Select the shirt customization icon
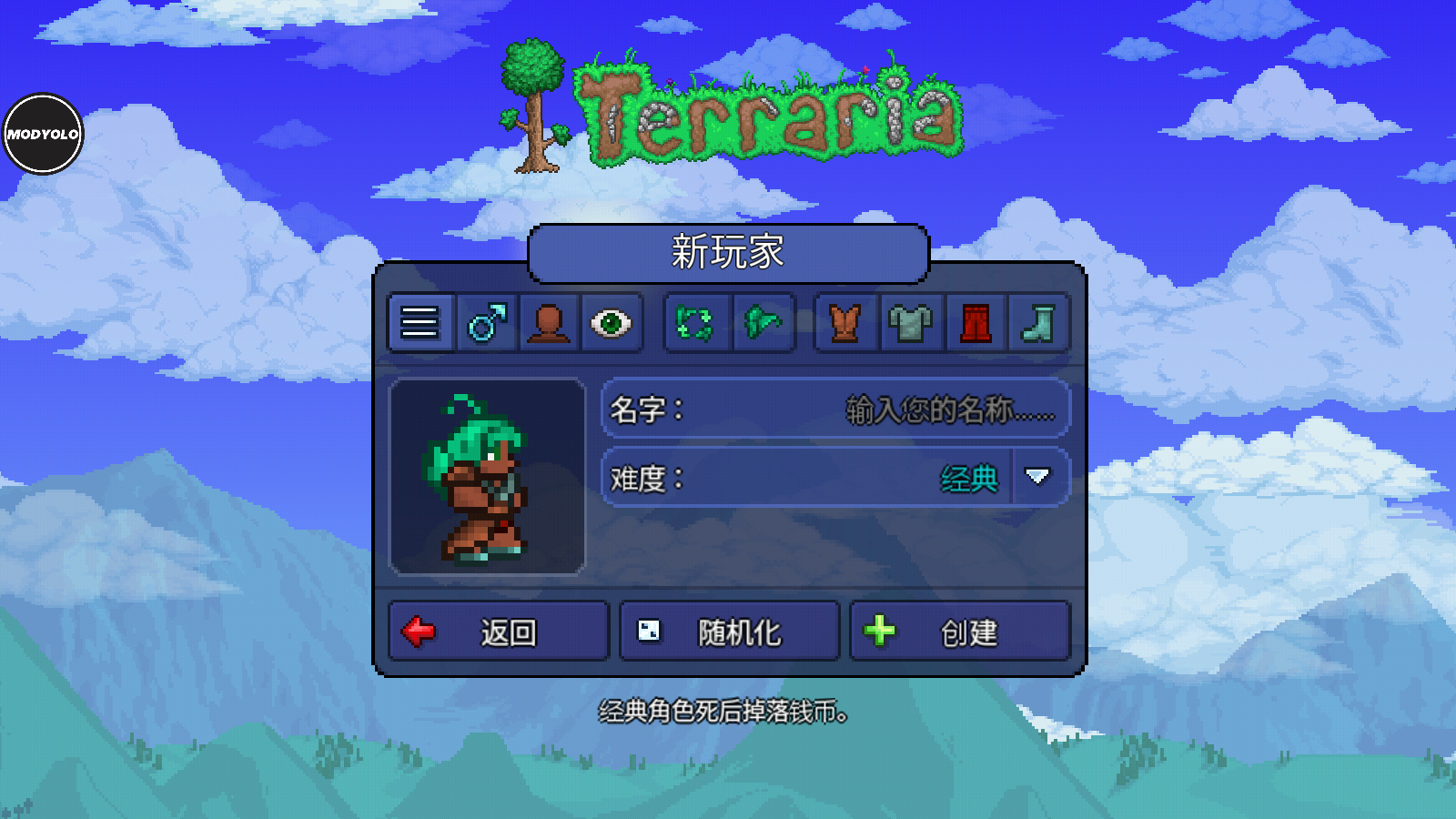This screenshot has height=819, width=1456. 909,323
